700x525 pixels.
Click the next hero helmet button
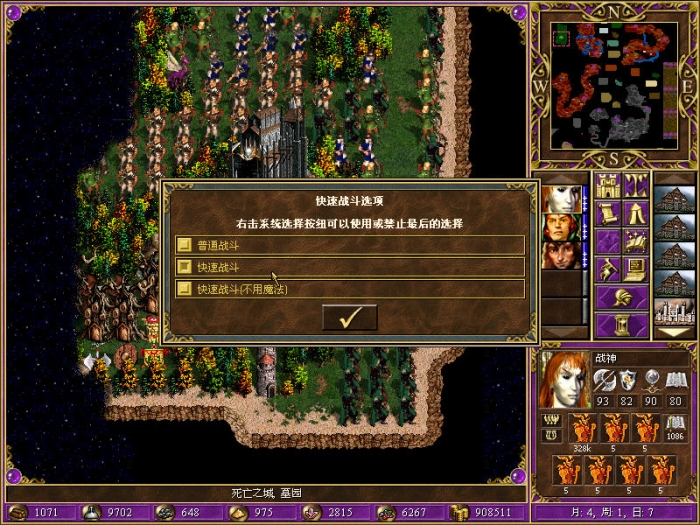622,297
